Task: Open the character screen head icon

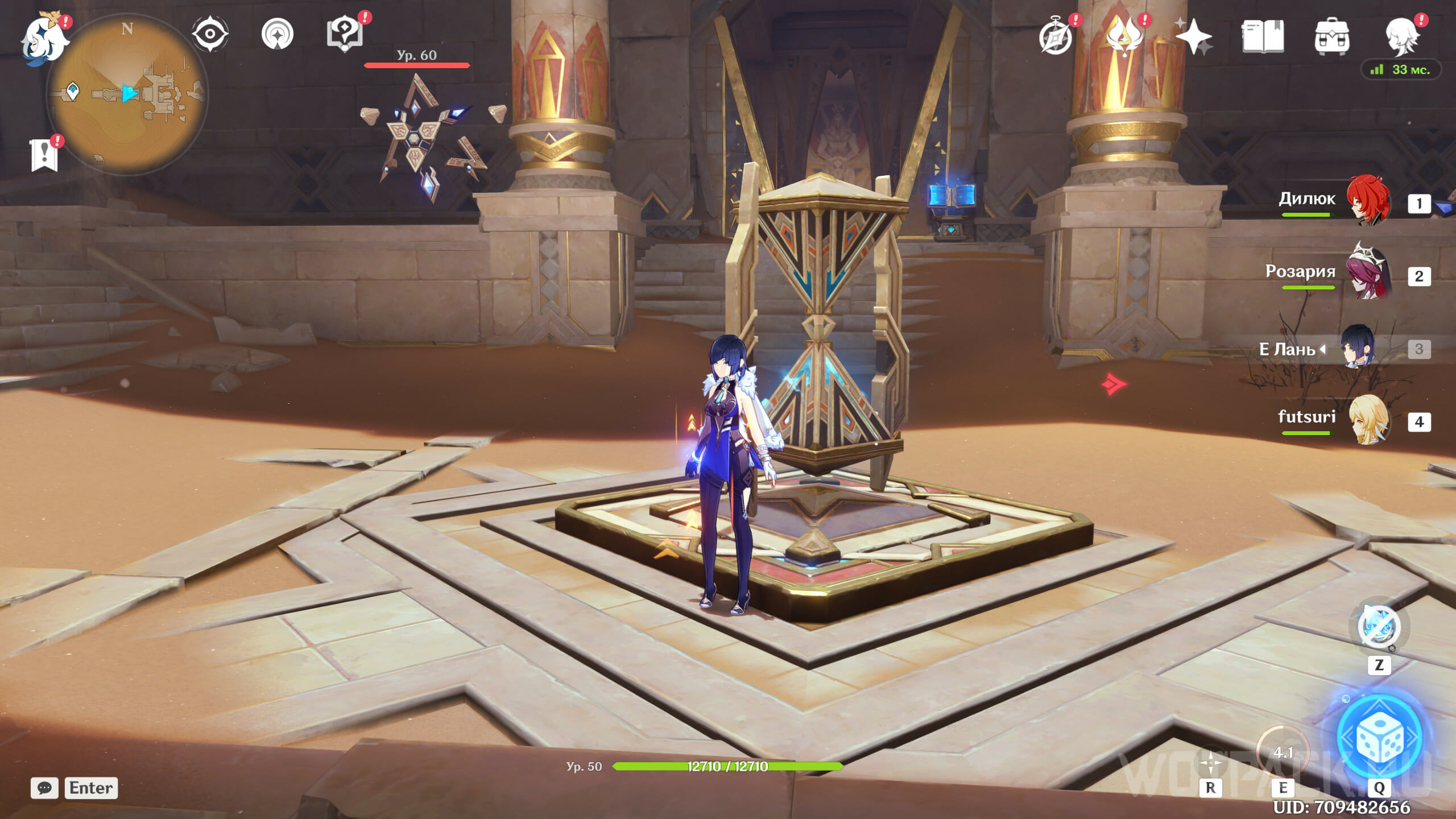Action: click(x=1401, y=36)
